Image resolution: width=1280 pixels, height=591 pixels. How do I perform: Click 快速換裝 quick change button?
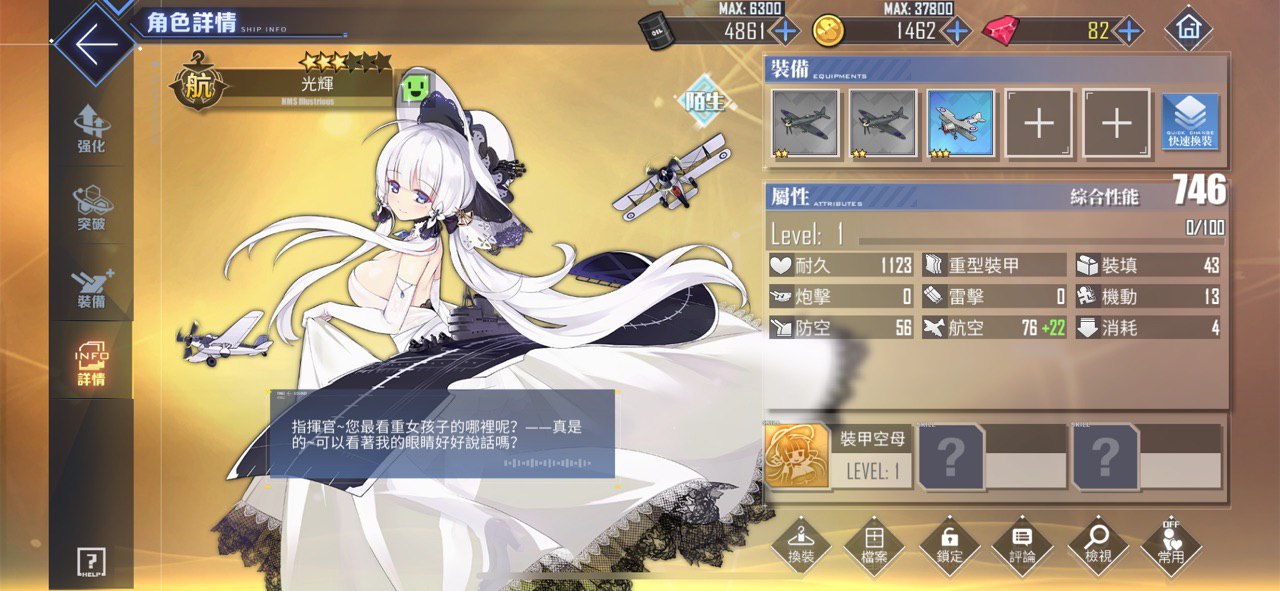(1190, 123)
